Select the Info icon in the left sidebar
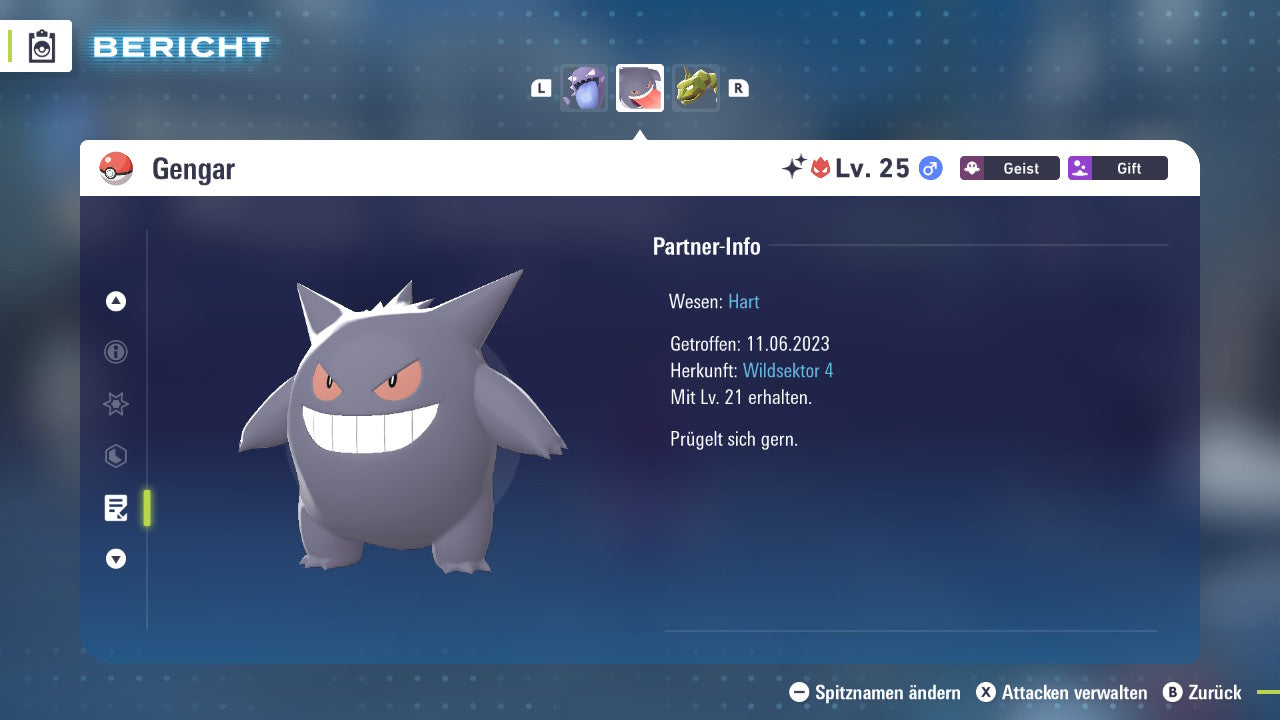The height and width of the screenshot is (720, 1280). pos(115,352)
